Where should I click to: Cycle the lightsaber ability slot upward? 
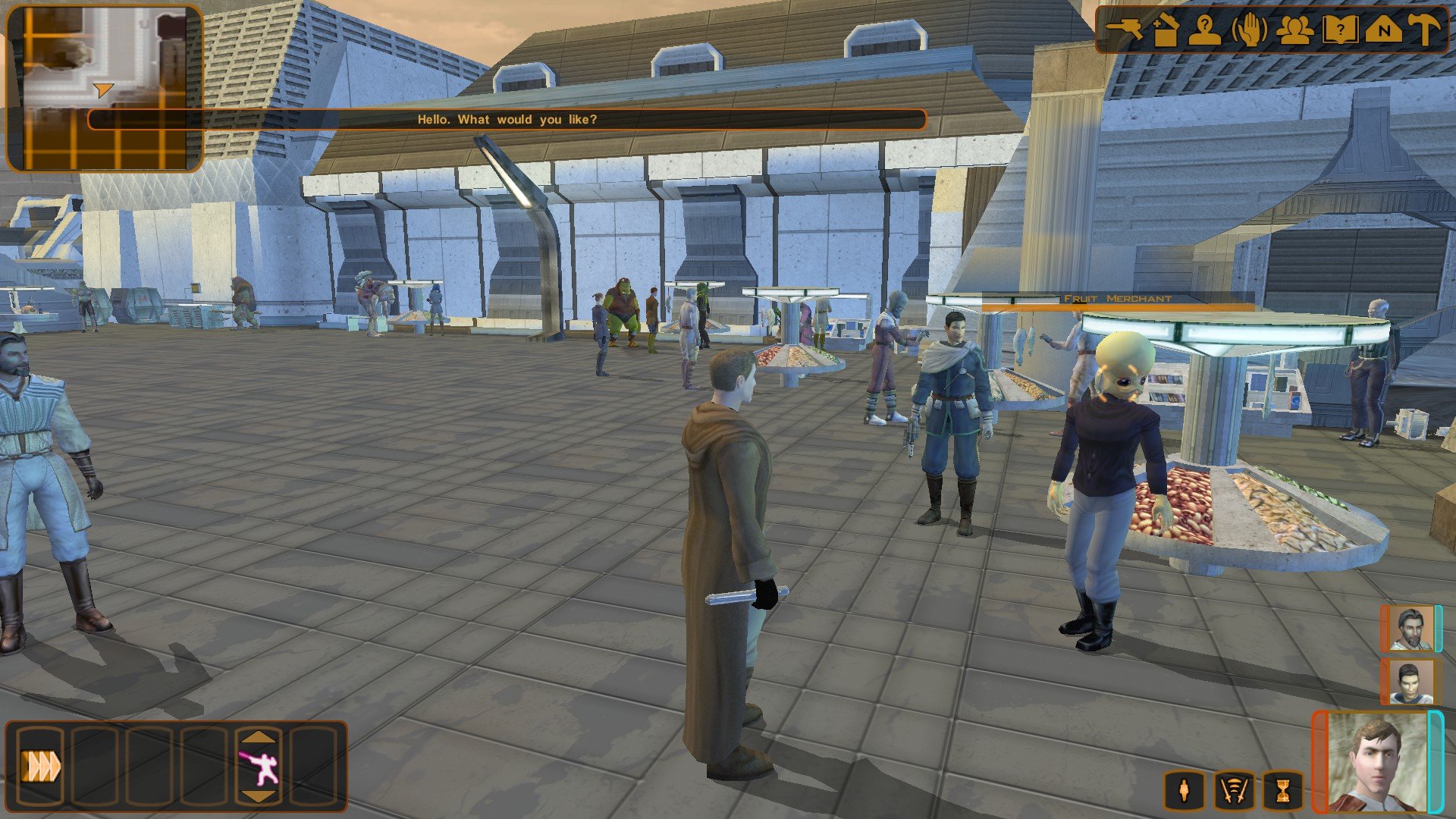click(259, 736)
